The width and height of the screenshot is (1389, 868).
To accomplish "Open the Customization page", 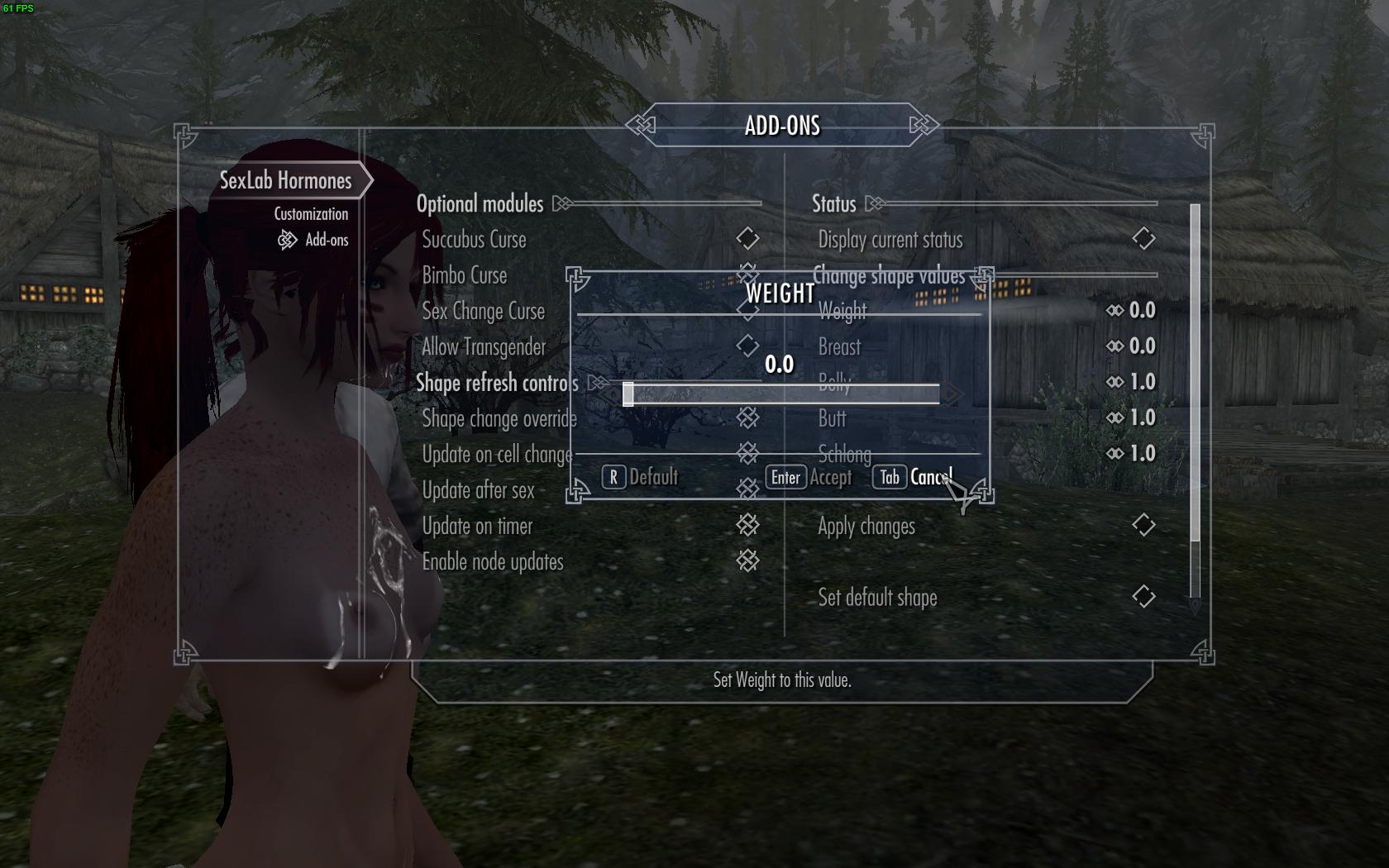I will pos(311,214).
